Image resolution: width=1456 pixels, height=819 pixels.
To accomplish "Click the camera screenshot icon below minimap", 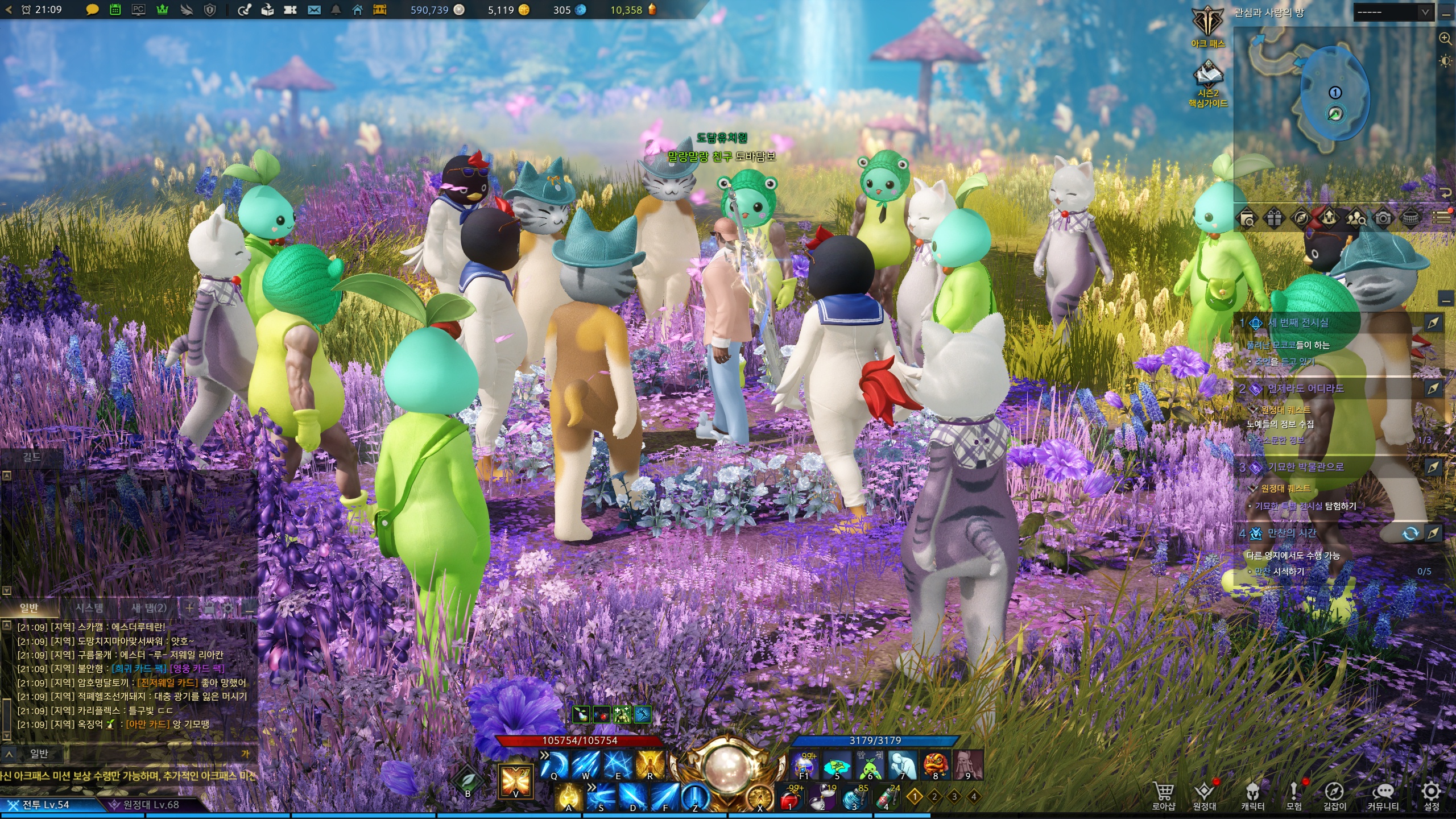I will click(1383, 218).
